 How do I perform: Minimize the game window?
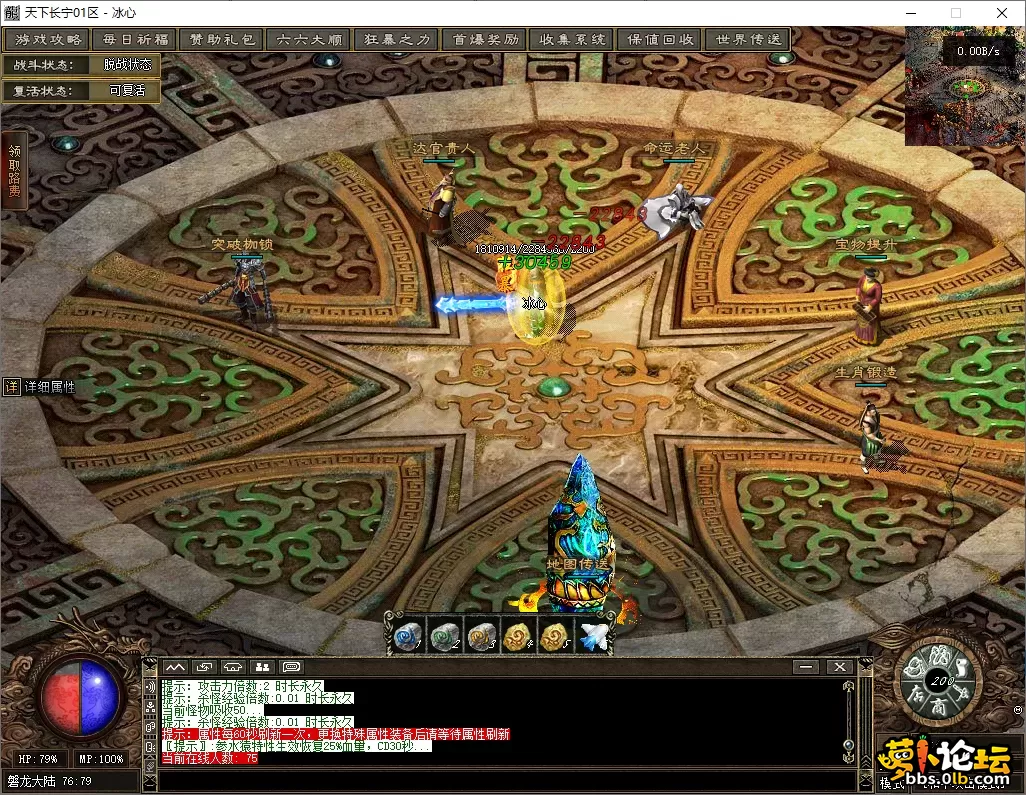[909, 13]
